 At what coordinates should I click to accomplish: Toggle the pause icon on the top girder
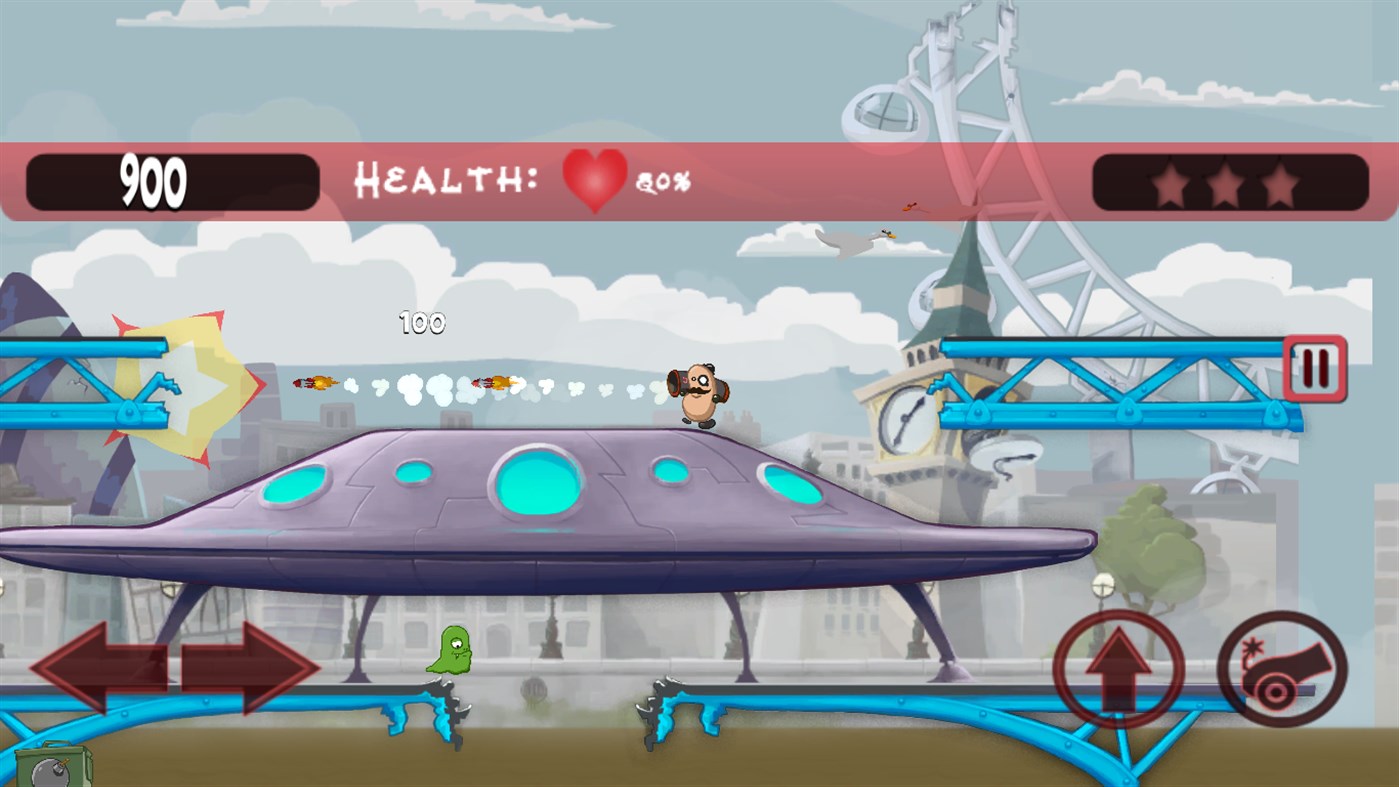(1313, 366)
